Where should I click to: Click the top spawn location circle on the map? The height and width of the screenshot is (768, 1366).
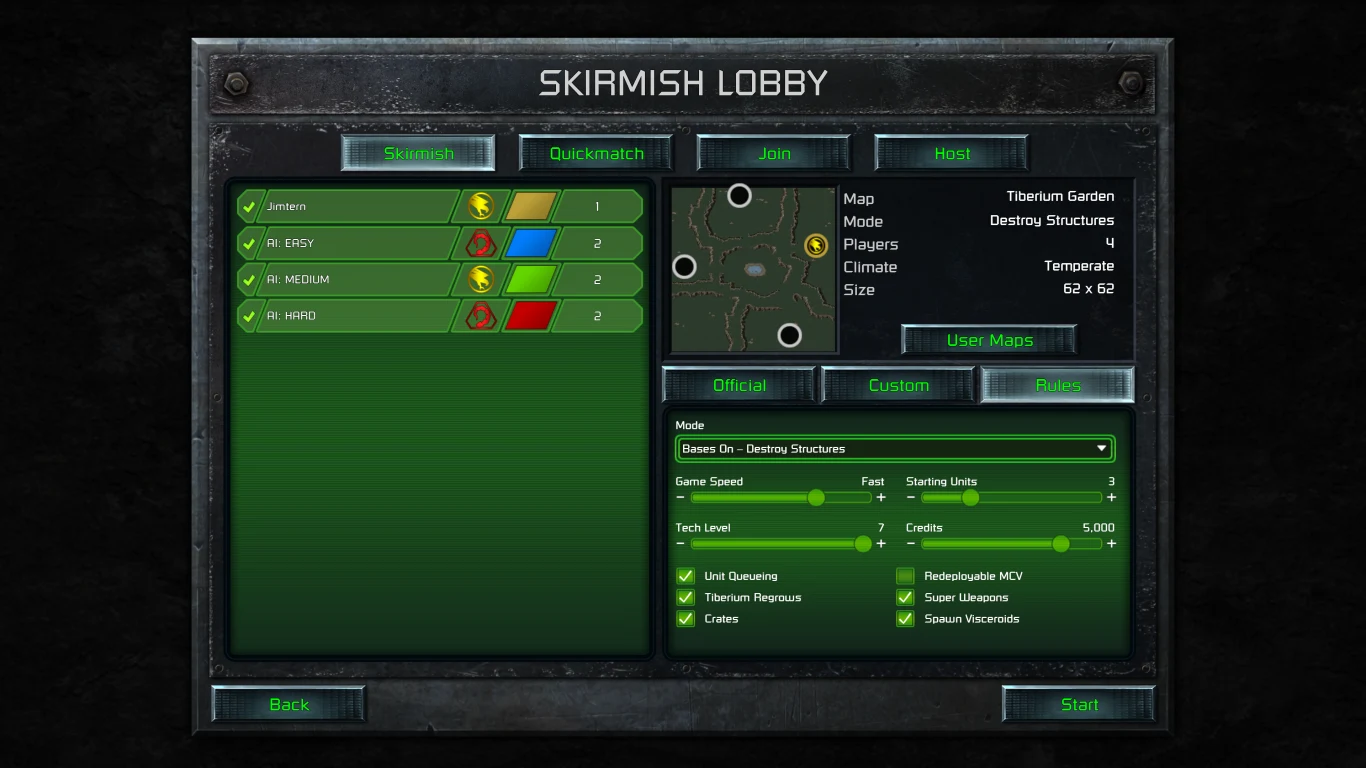[x=739, y=195]
